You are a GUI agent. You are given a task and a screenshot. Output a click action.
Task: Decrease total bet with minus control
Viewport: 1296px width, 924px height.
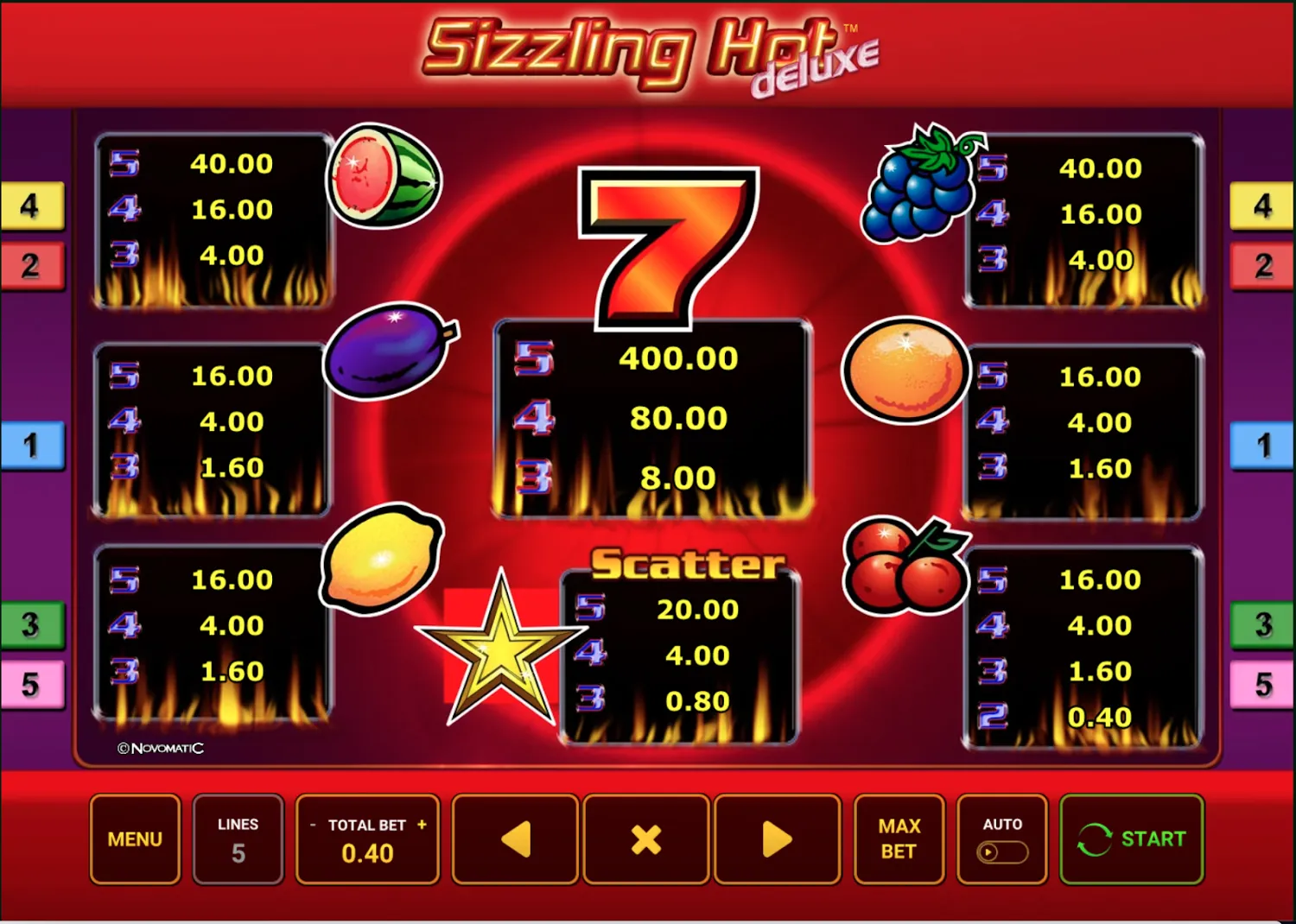coord(312,825)
